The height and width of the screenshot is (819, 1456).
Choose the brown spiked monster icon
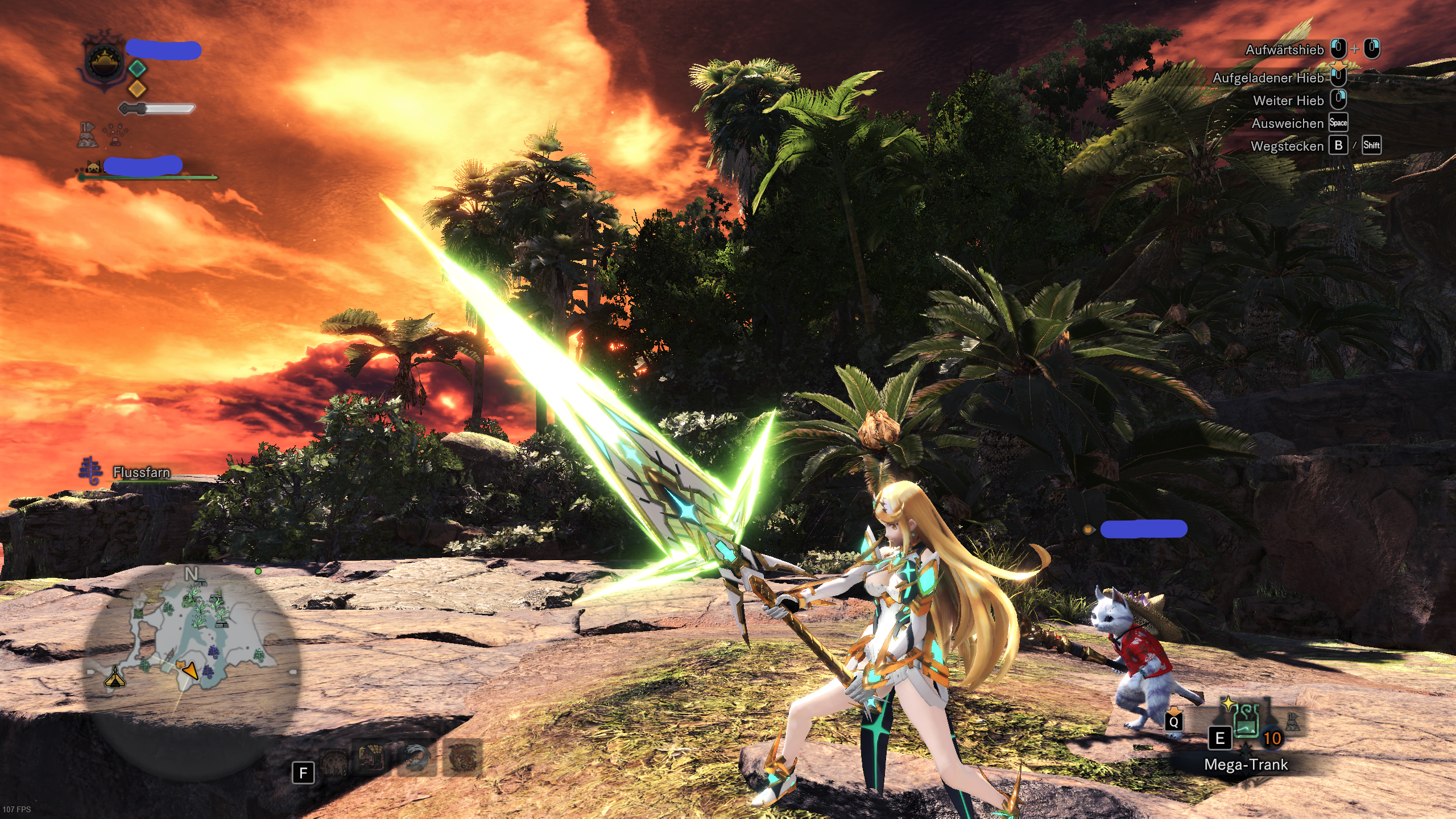[333, 761]
